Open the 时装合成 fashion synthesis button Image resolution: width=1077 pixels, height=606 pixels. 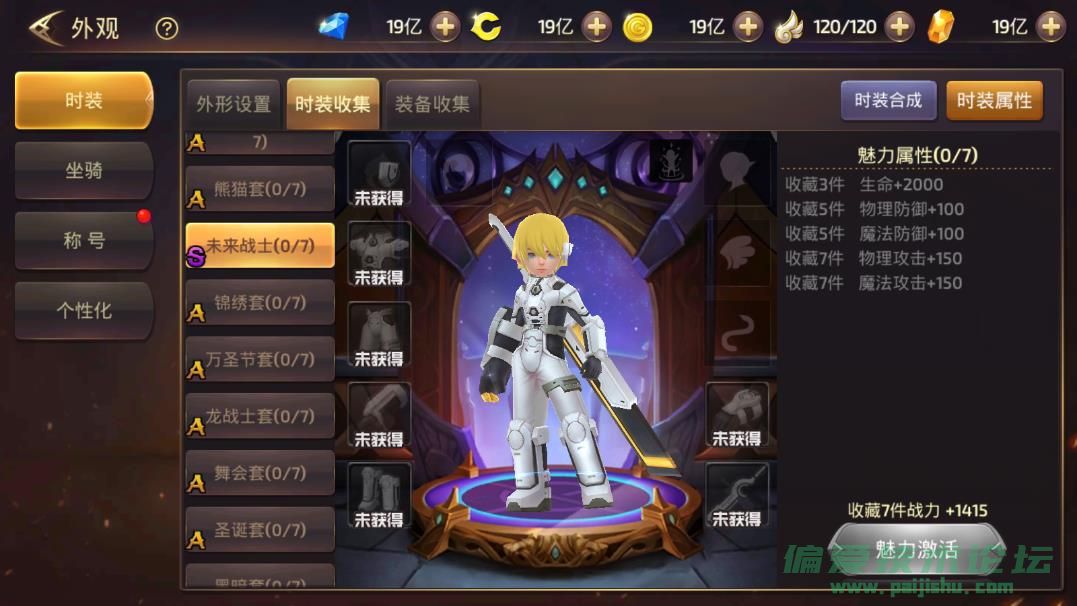888,101
